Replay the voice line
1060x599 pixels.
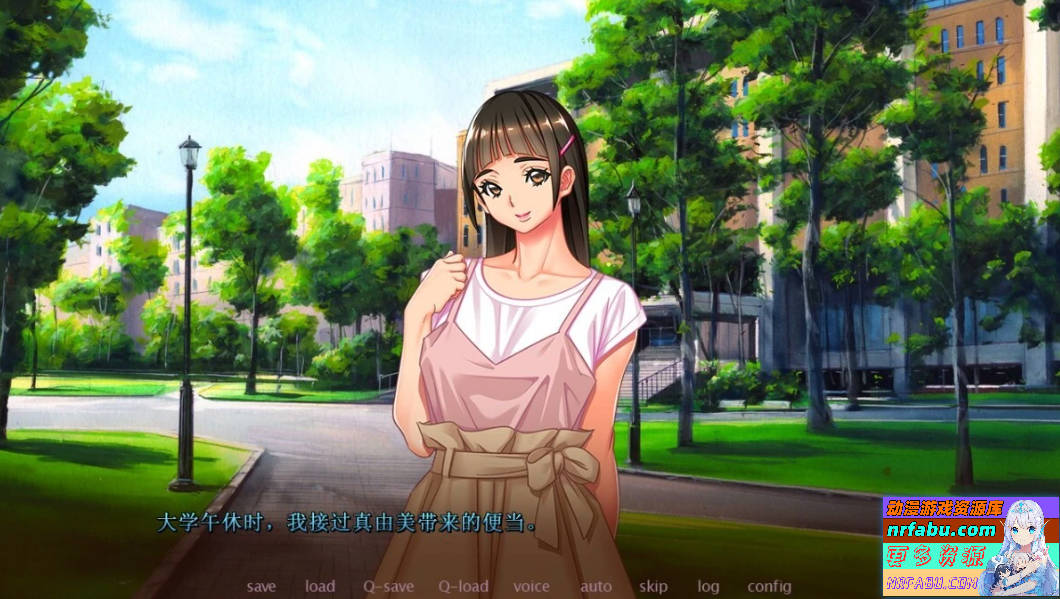[x=531, y=587]
